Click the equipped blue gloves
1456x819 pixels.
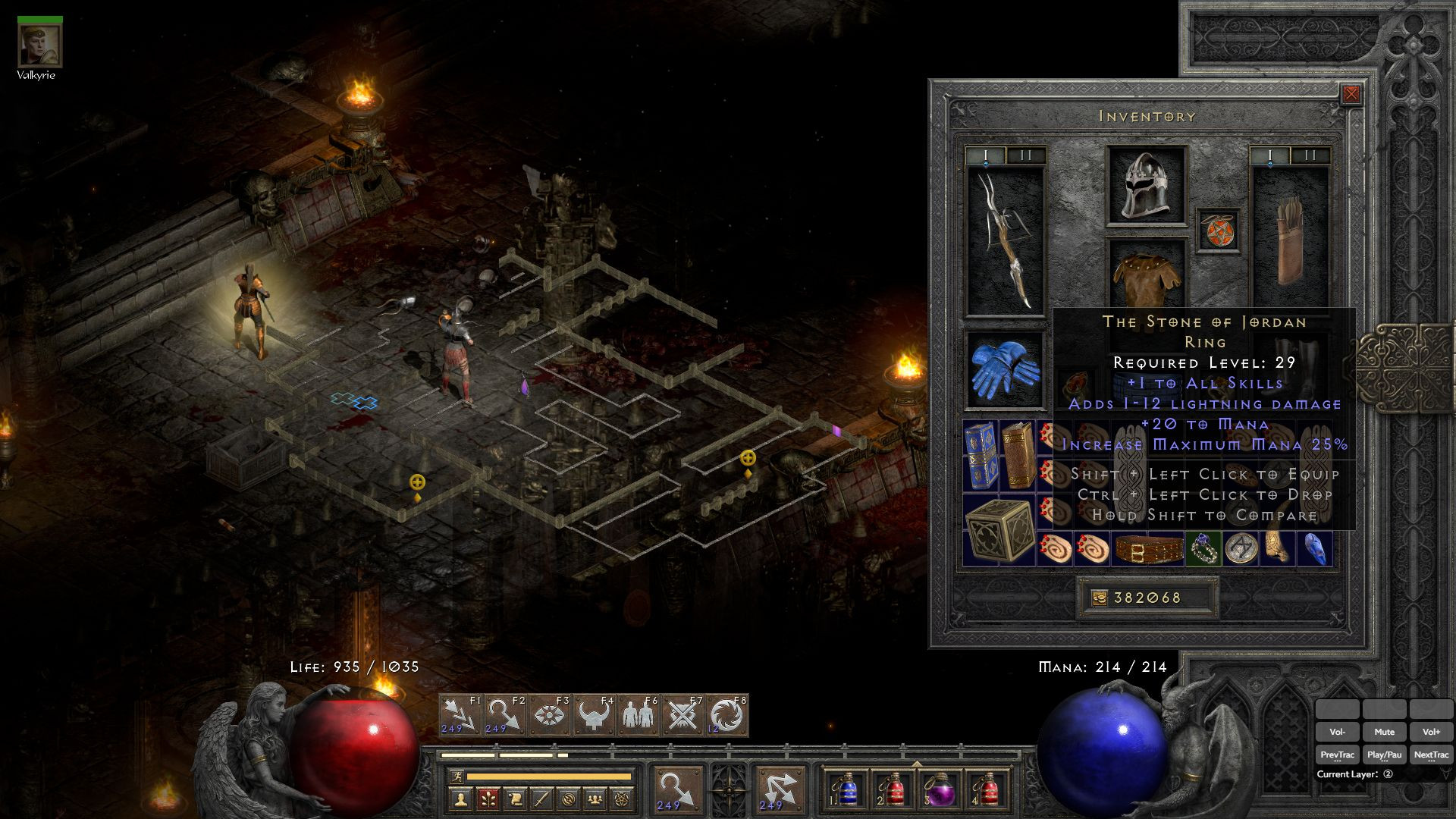(1005, 369)
